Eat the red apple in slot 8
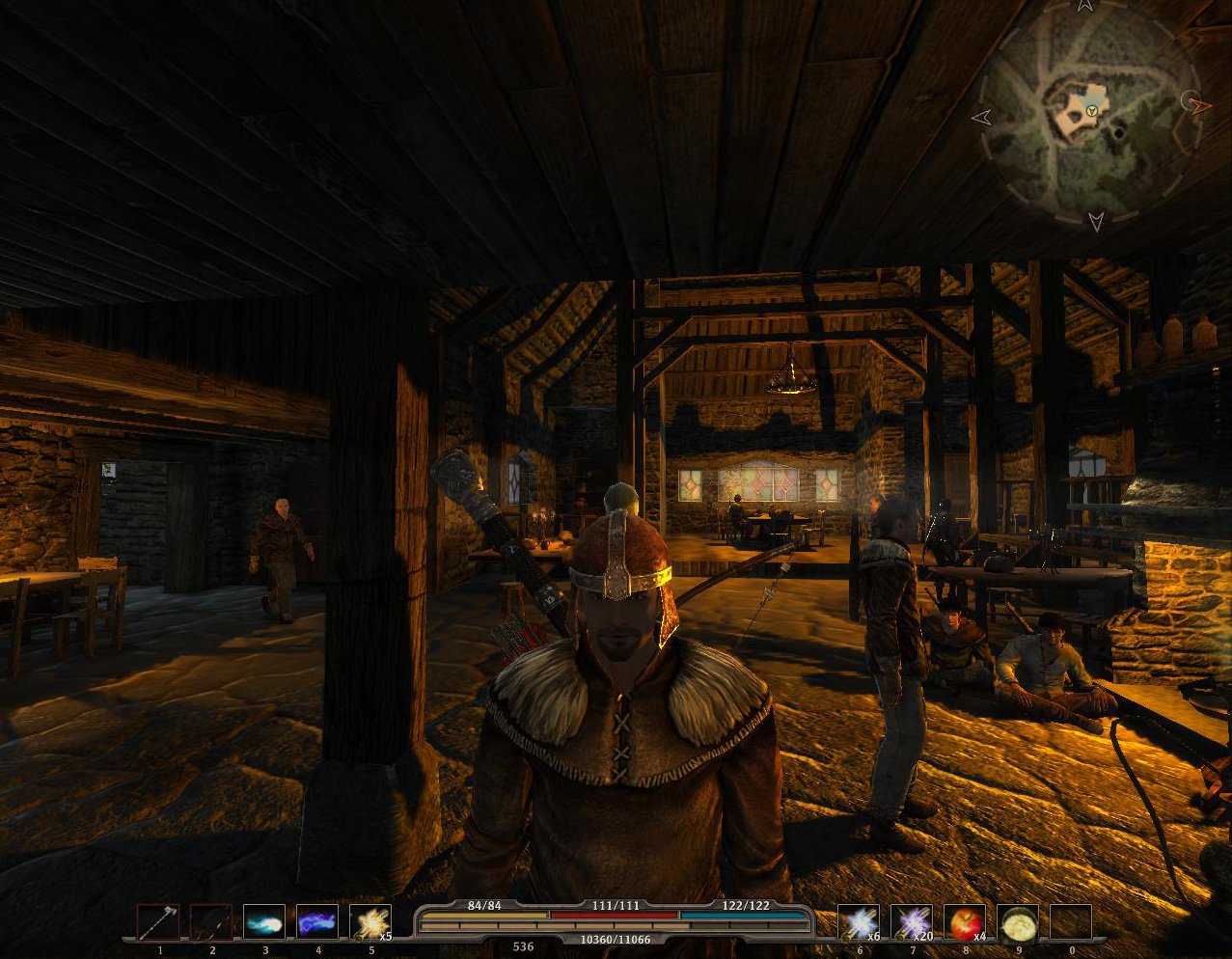The image size is (1232, 959). (964, 922)
